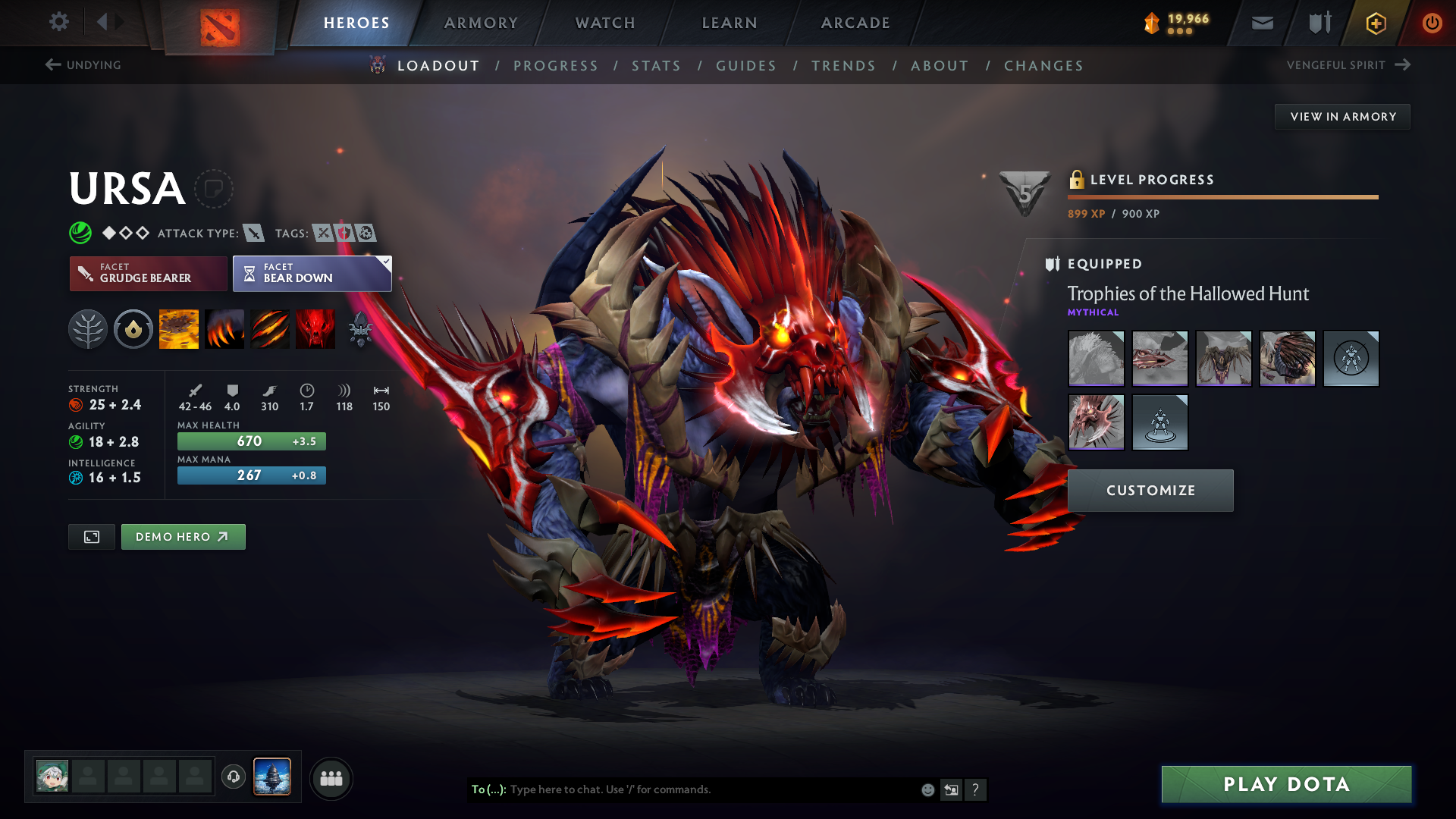Click the Customize equipped items button

point(1150,491)
